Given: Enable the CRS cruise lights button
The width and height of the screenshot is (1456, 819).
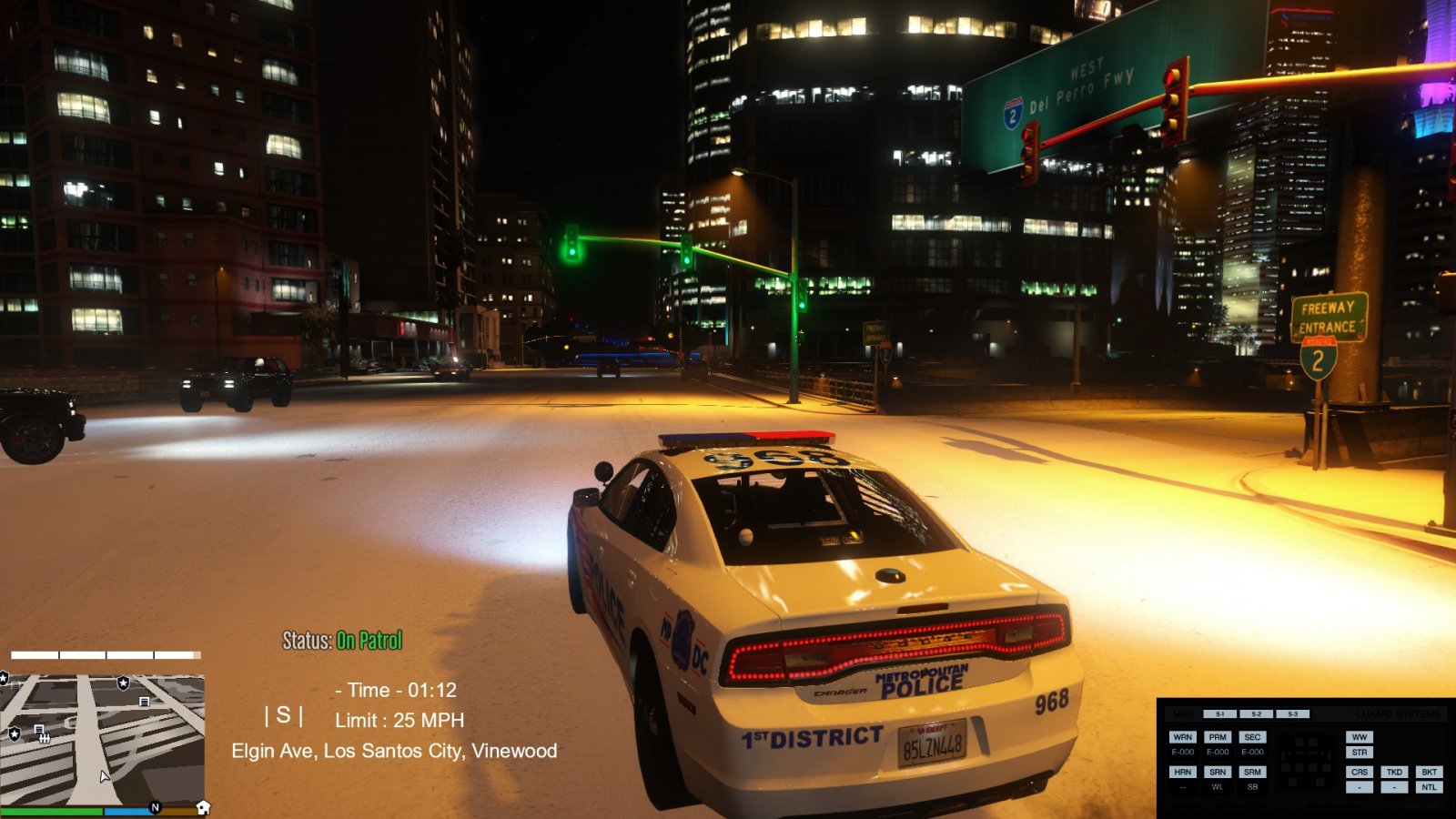Looking at the screenshot, I should [x=1359, y=772].
